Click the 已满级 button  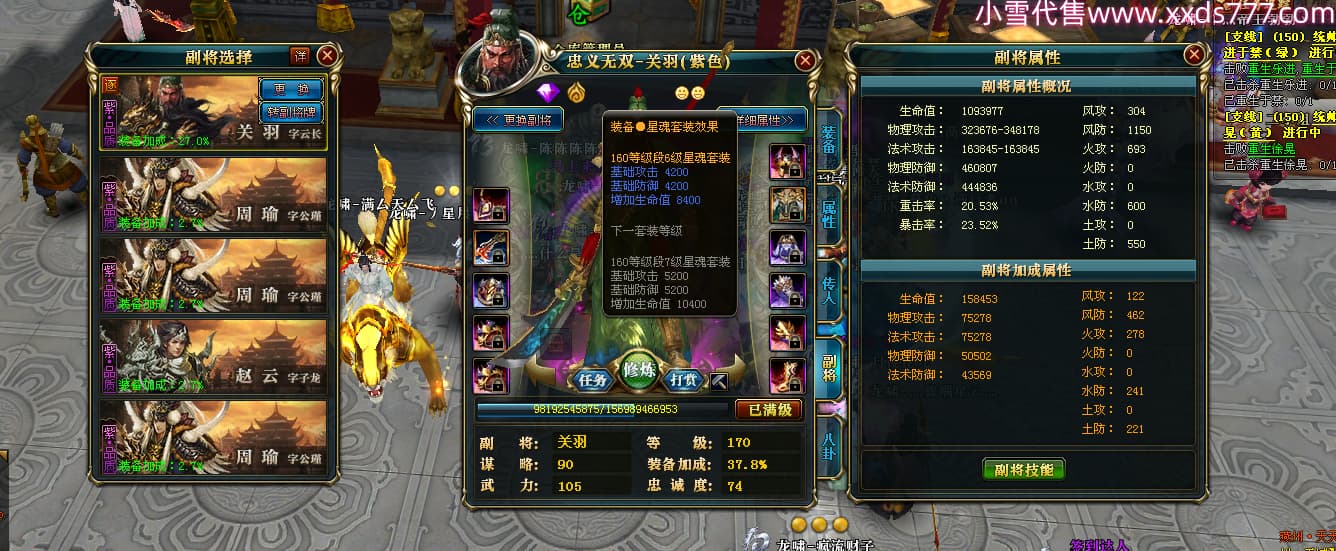click(x=768, y=410)
